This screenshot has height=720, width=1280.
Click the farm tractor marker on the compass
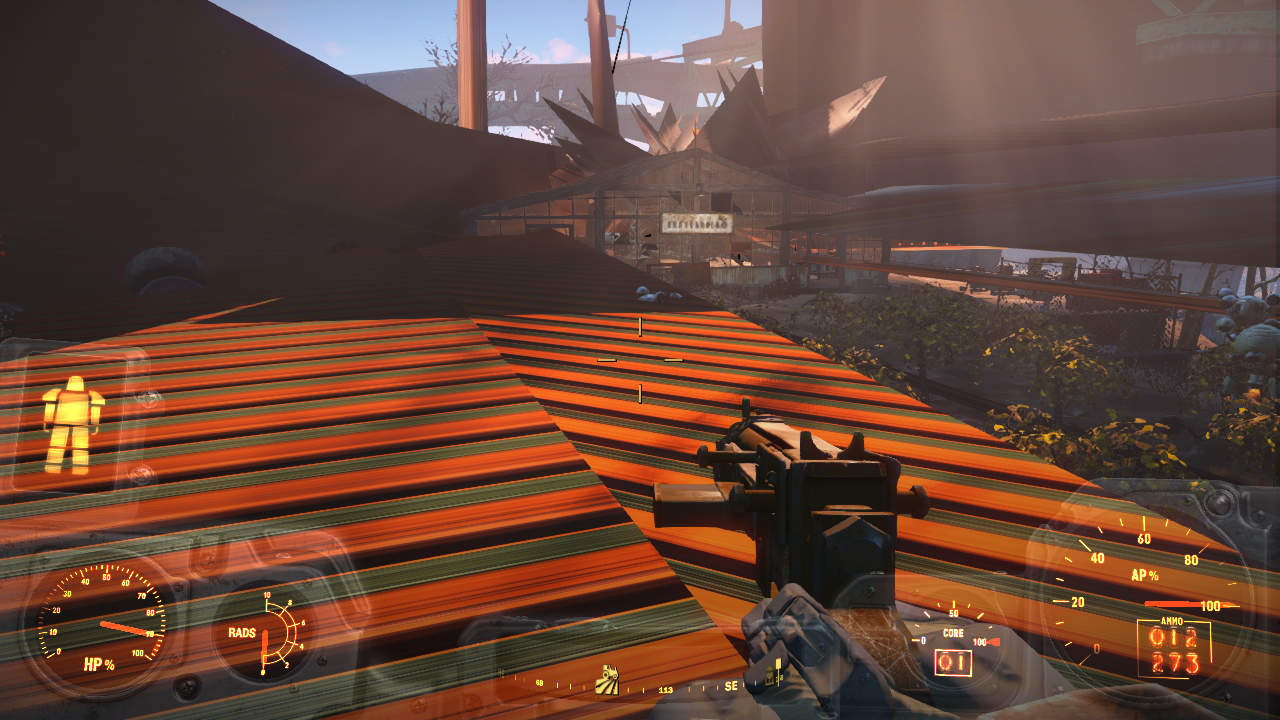607,680
